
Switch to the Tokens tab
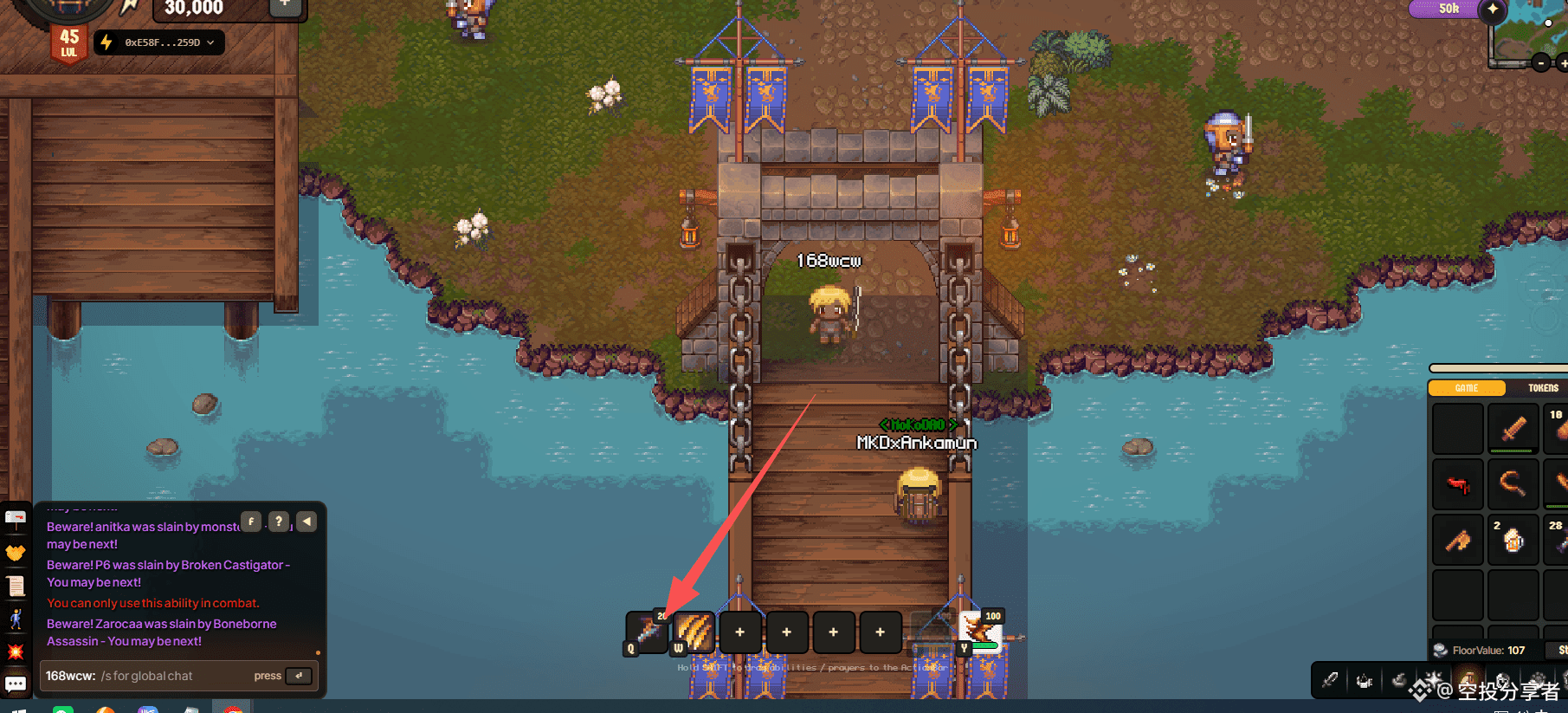tap(1542, 388)
